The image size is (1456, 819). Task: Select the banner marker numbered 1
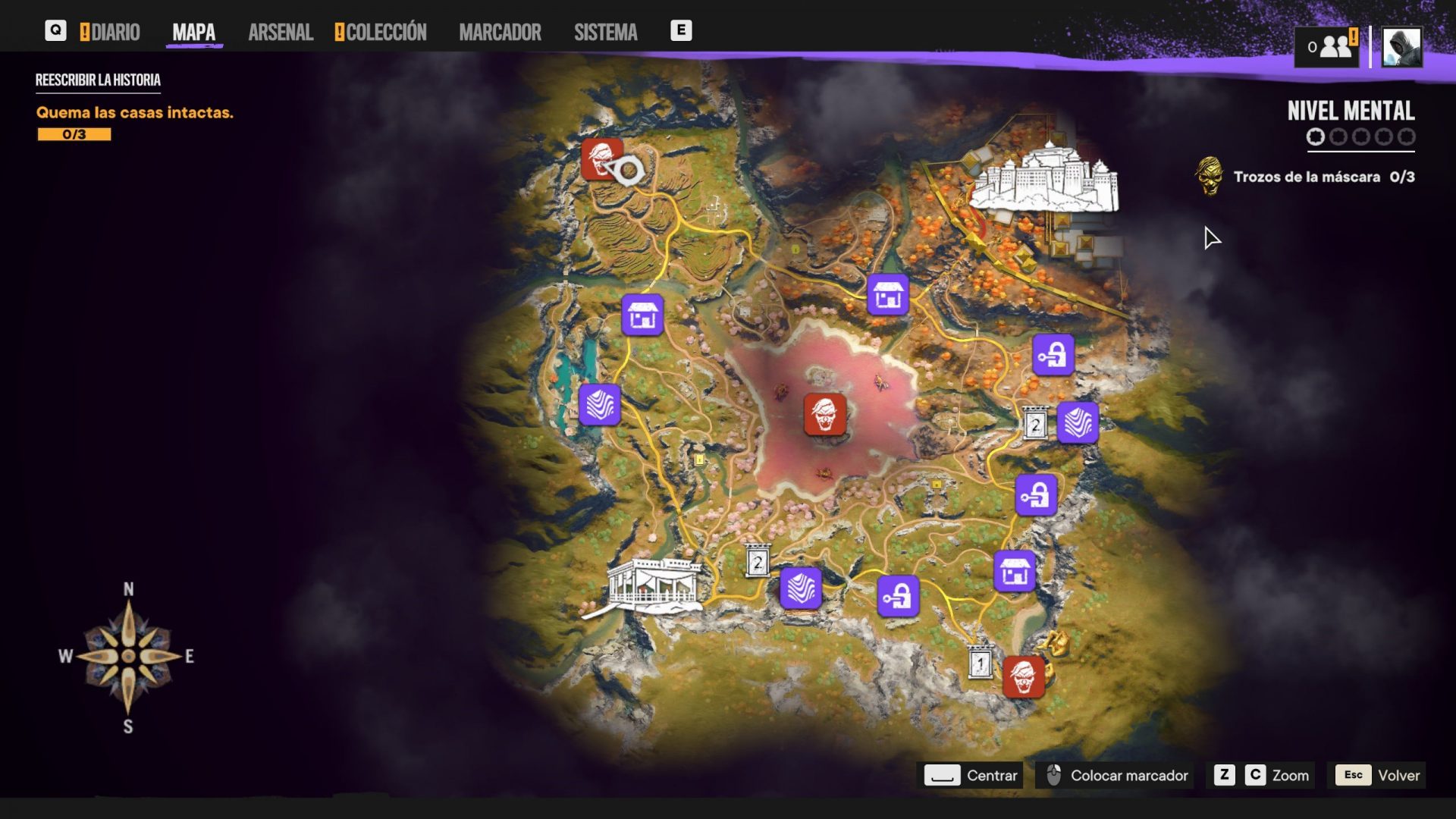click(981, 663)
